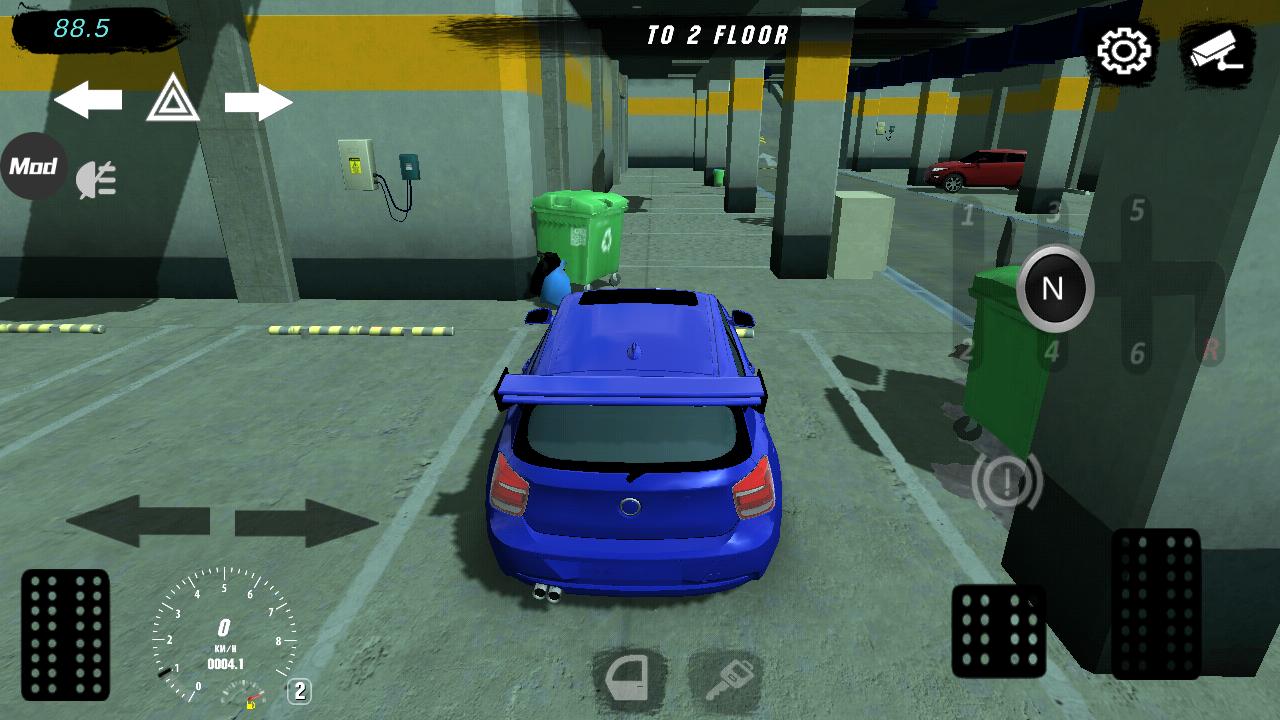The width and height of the screenshot is (1280, 720).
Task: Click the gear shifter N knob
Action: [1054, 289]
